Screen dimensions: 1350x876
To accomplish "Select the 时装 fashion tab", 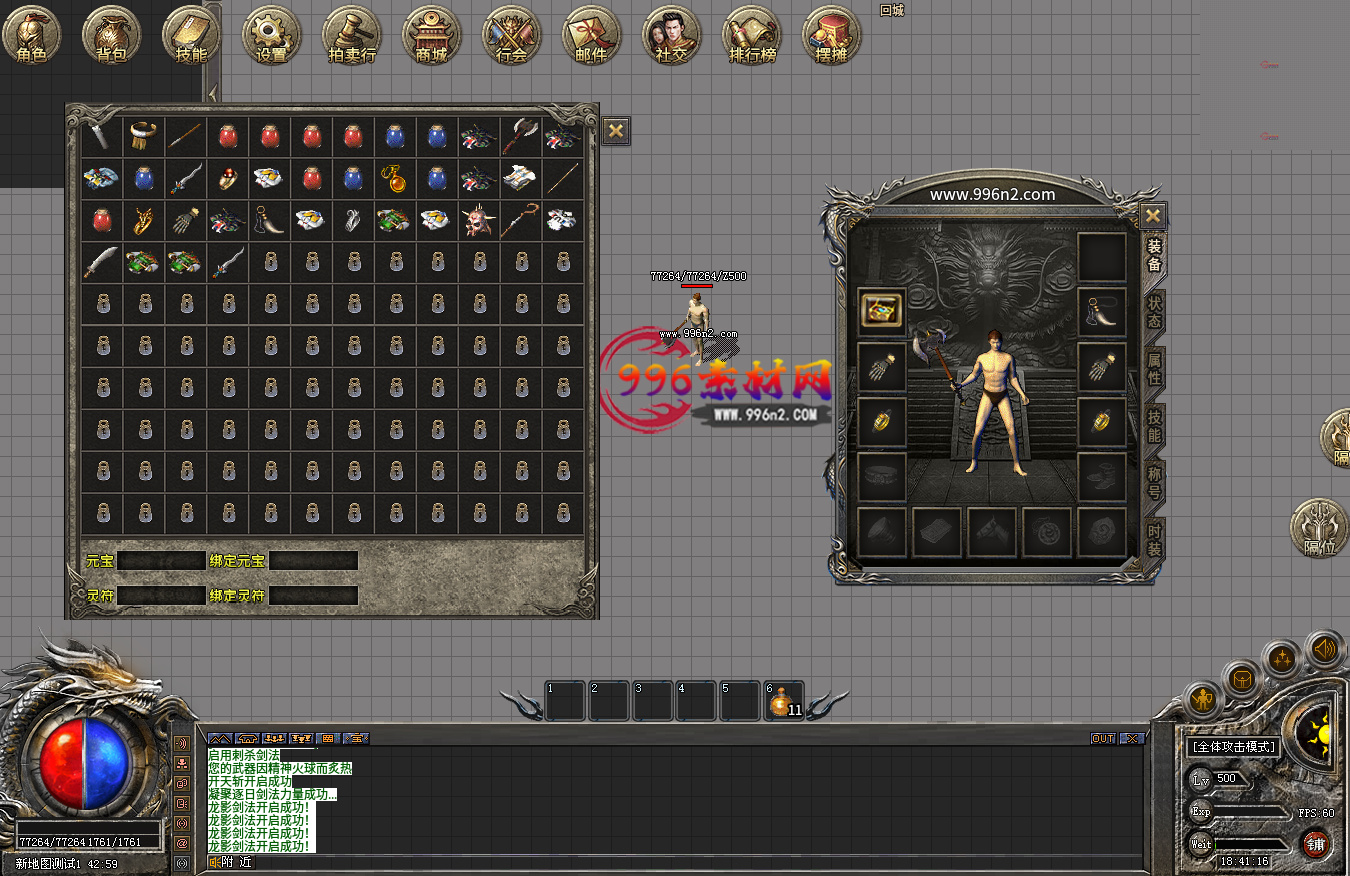I will coord(1154,539).
